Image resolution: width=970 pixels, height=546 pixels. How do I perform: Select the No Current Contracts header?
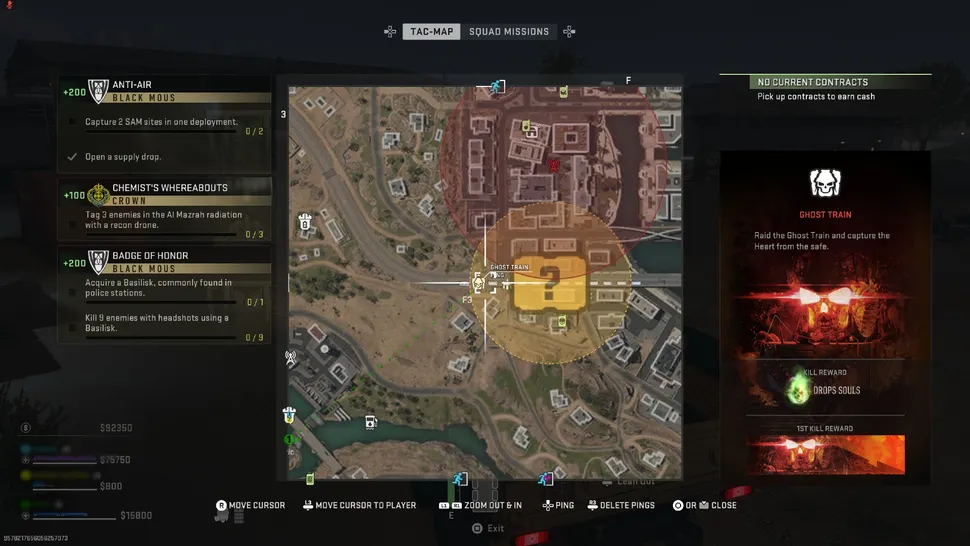tap(812, 82)
